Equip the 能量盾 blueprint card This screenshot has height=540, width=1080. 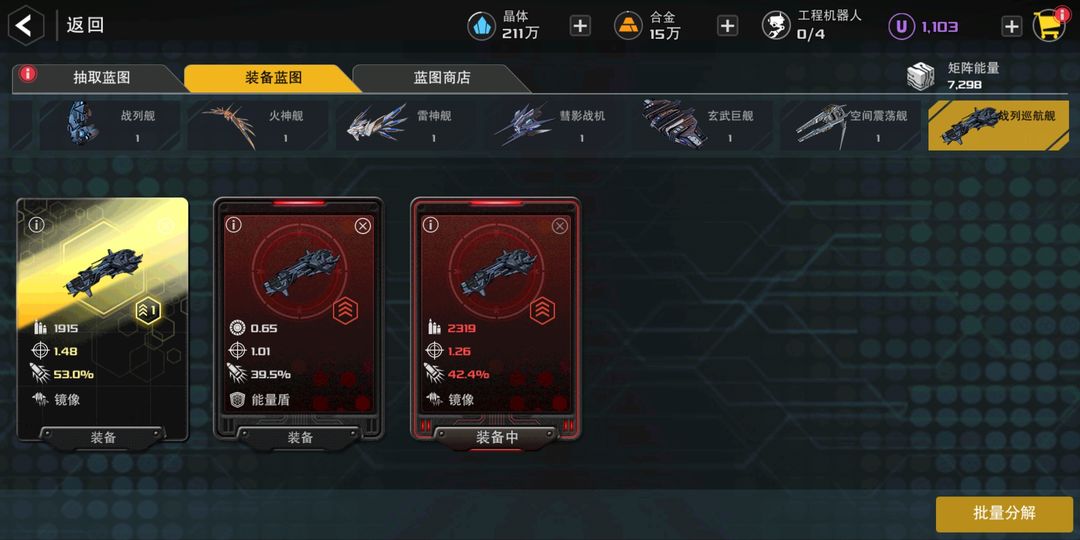[300, 438]
